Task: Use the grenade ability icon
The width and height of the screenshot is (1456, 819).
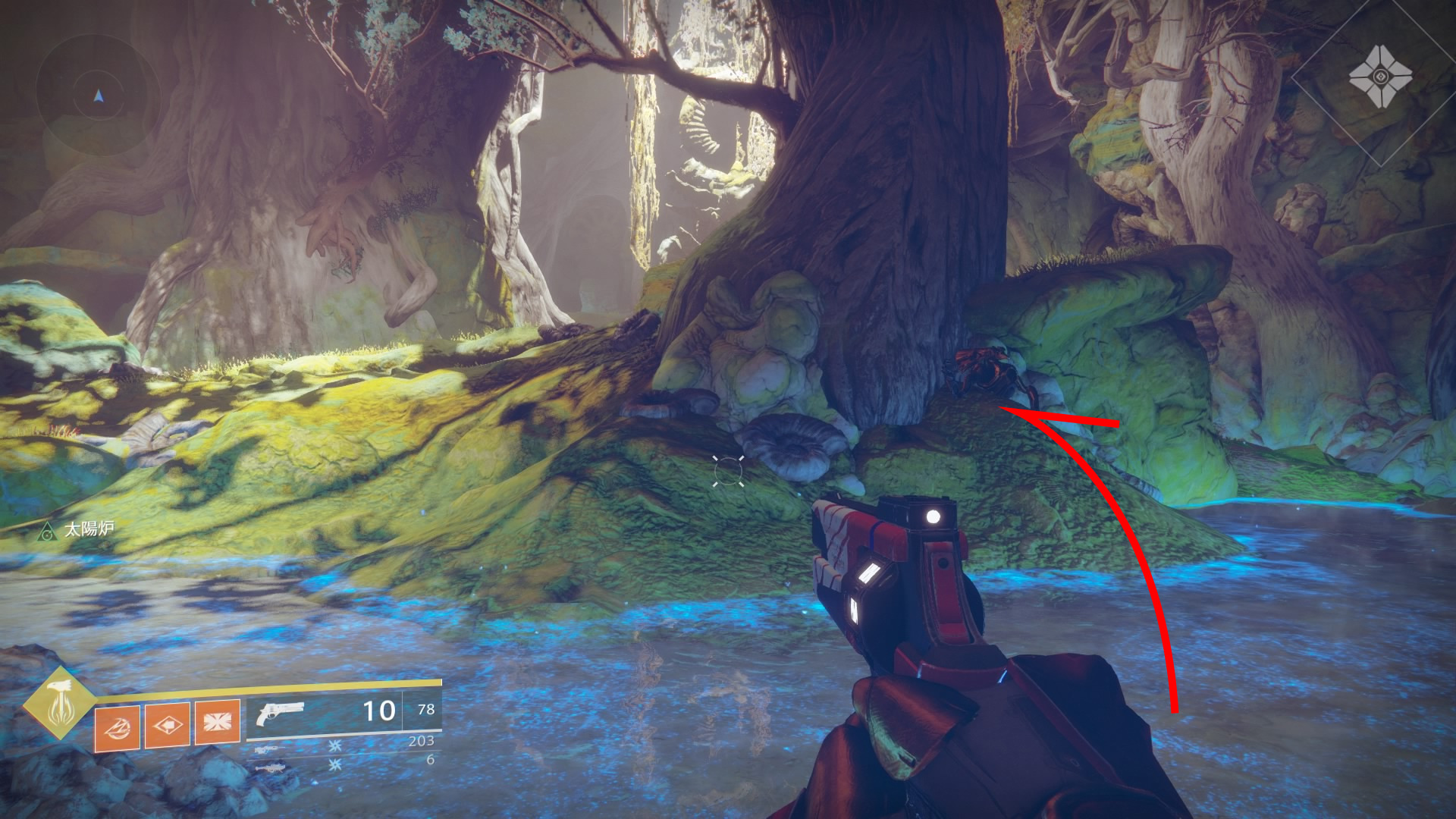Action: pos(118,726)
